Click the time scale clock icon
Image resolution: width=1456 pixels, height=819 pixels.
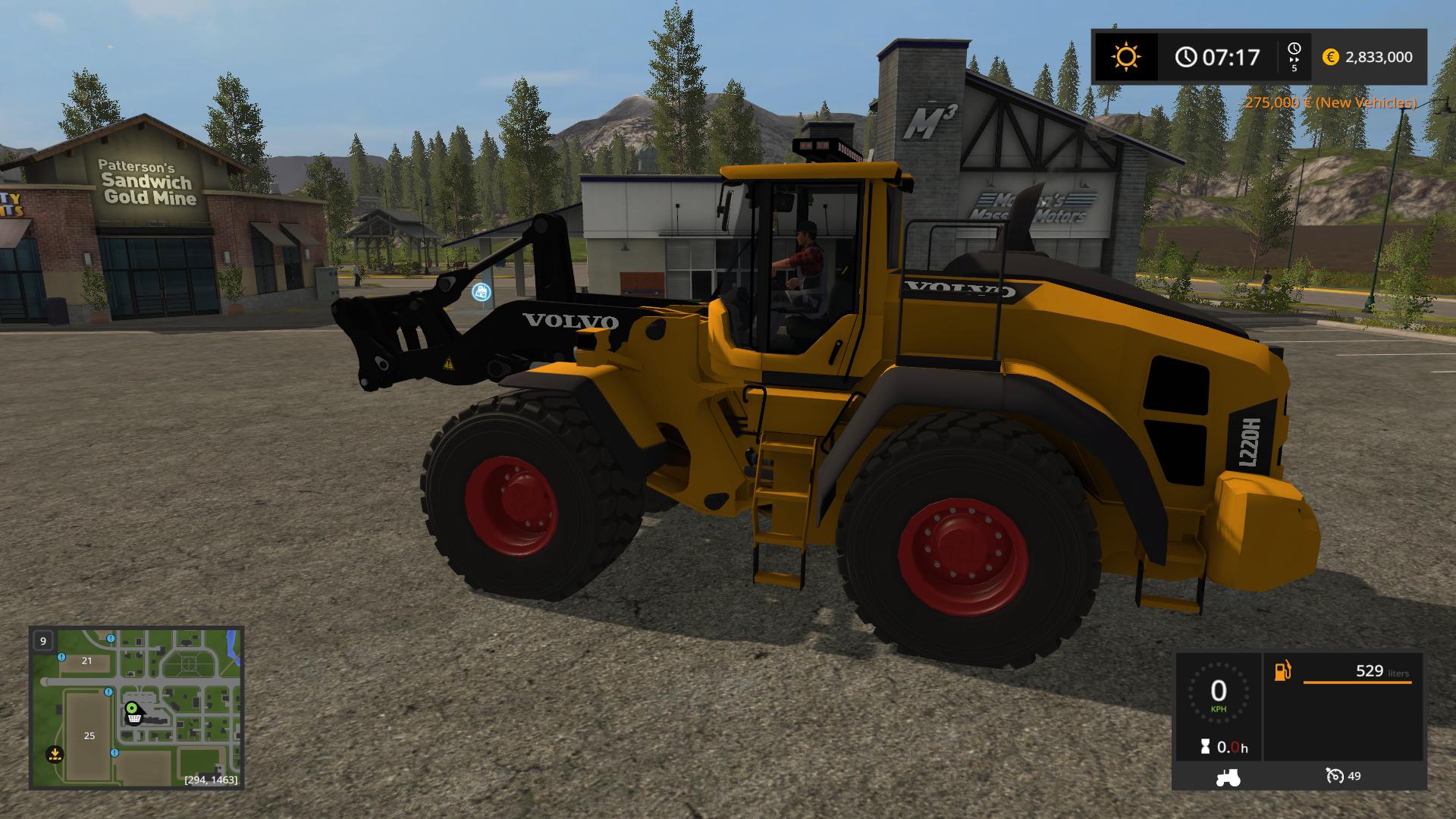tap(1294, 51)
